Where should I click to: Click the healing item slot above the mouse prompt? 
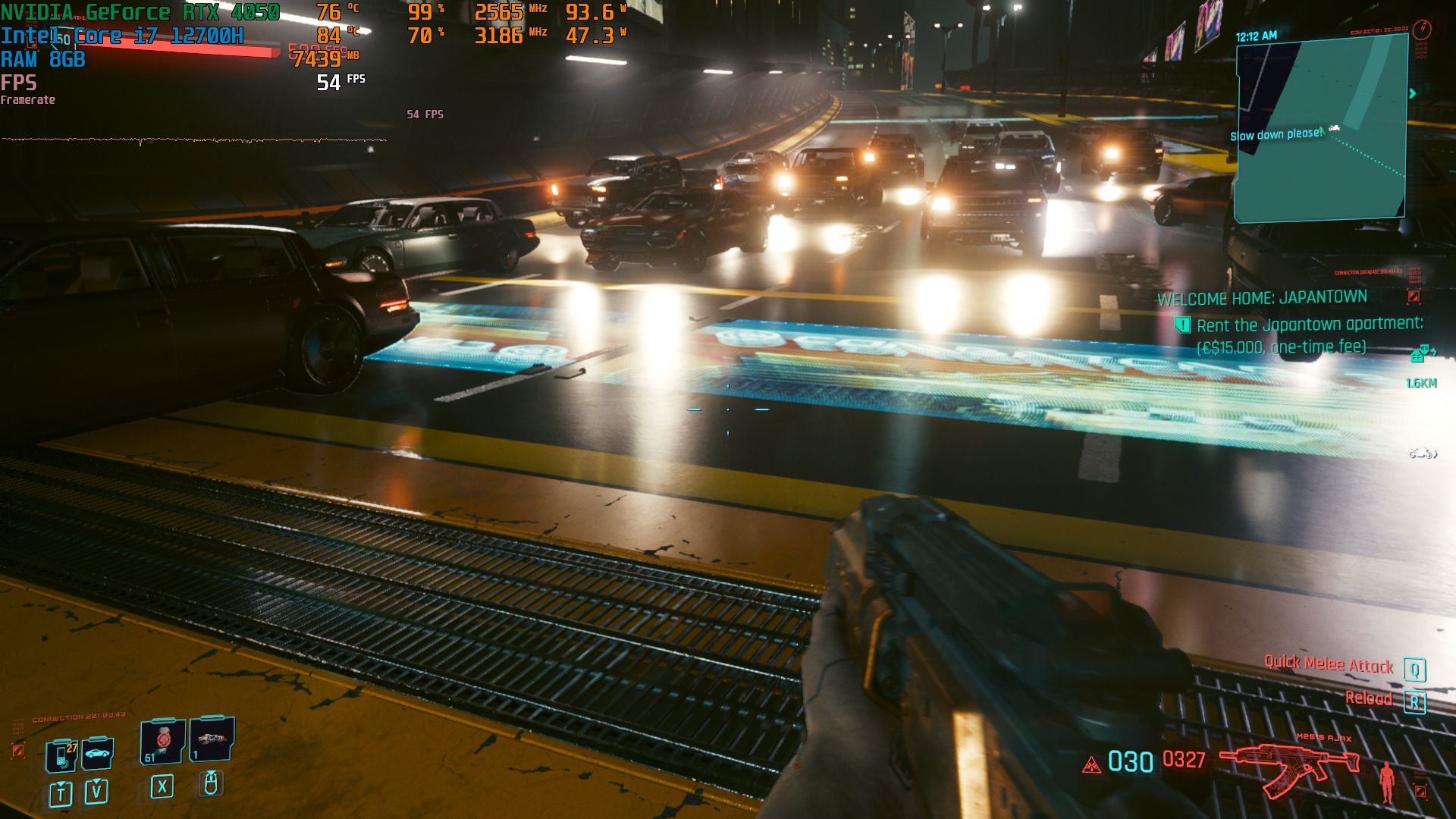pyautogui.click(x=213, y=740)
